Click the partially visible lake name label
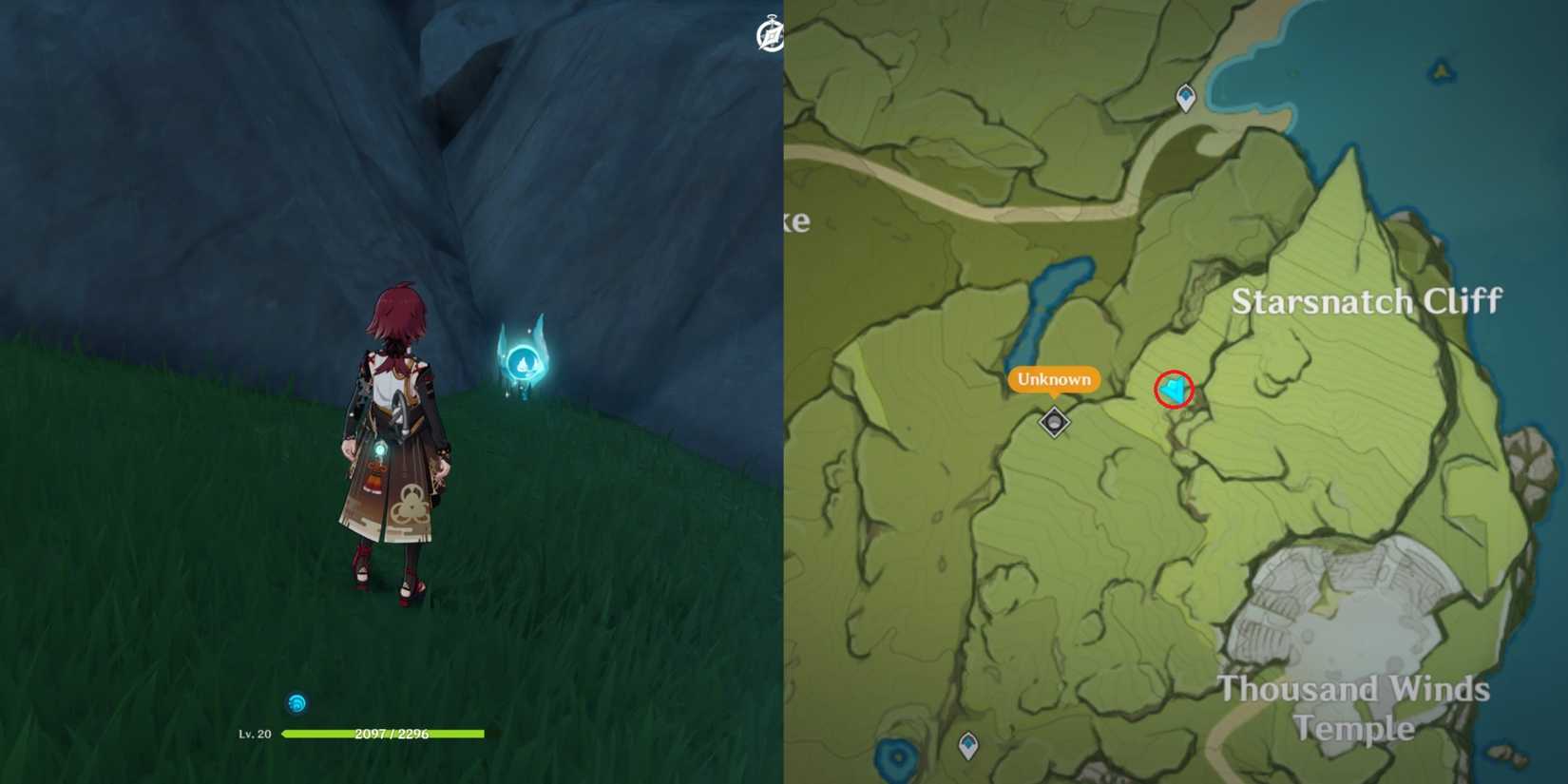The height and width of the screenshot is (784, 1568). point(798,222)
